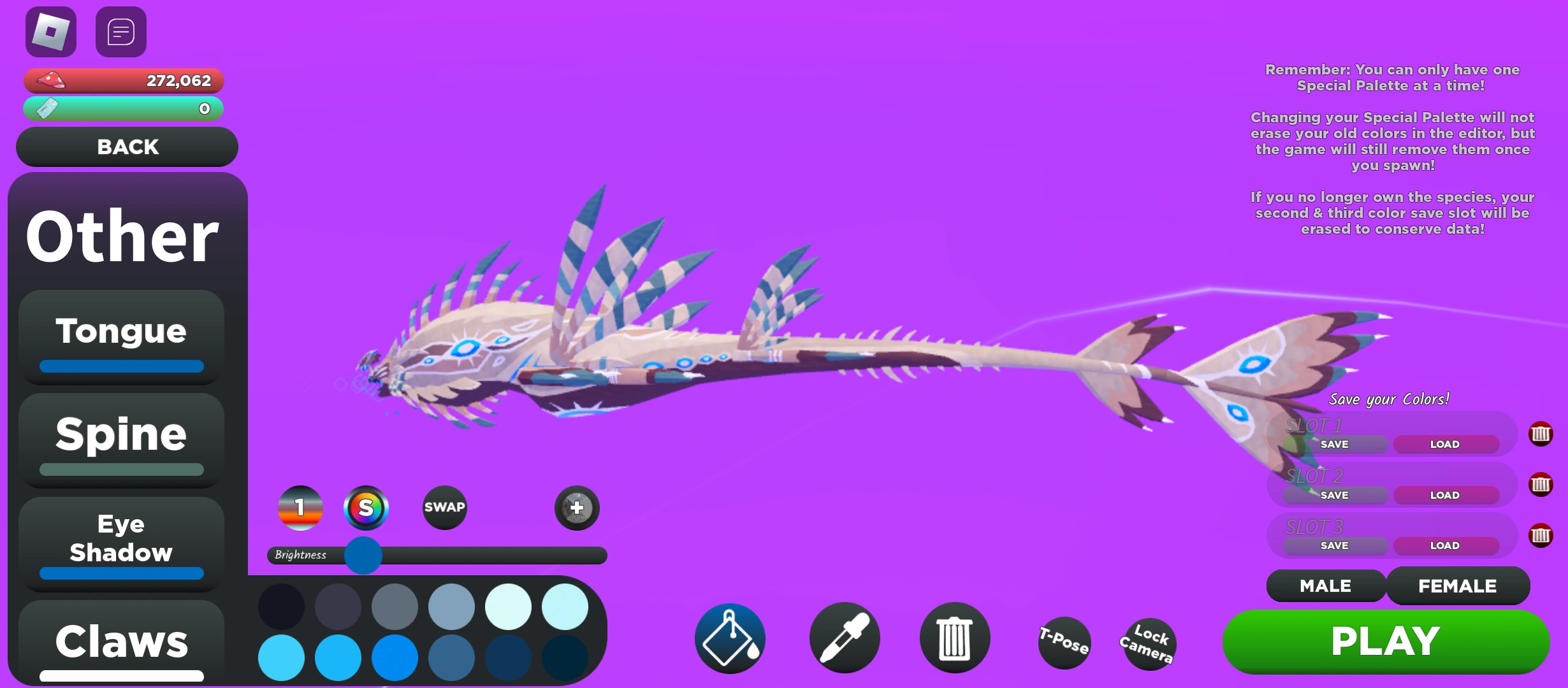Viewport: 1568px width, 688px height.
Task: Select the eyedropper color picker tool
Action: tap(844, 637)
